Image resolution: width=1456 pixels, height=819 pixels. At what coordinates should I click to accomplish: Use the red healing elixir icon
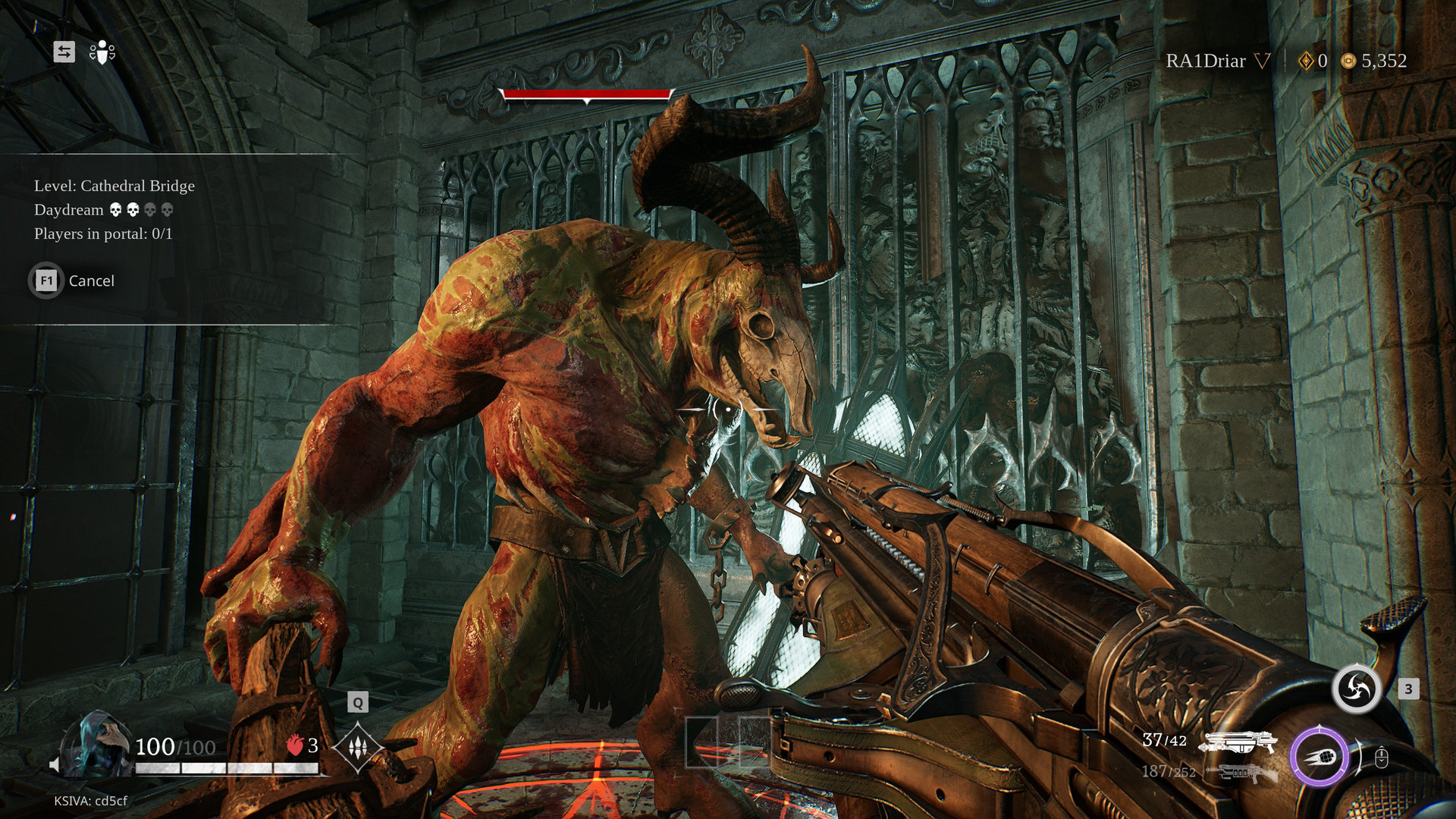click(x=295, y=745)
